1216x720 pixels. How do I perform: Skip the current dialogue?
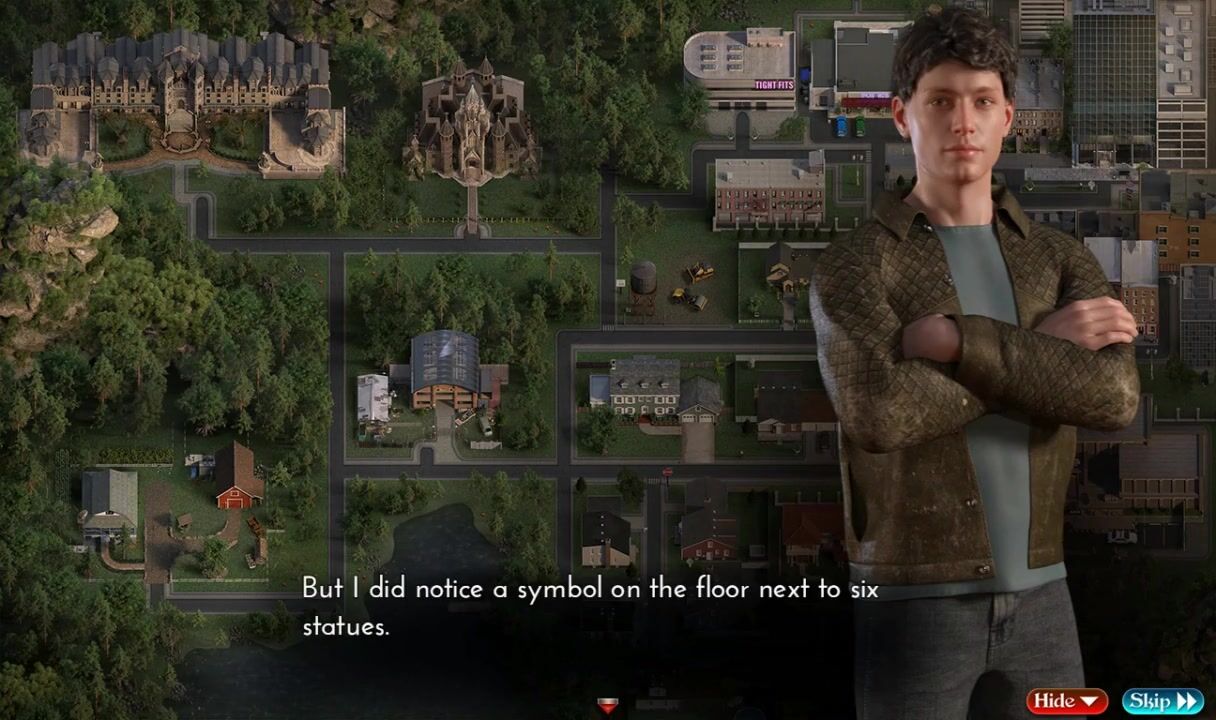click(1162, 701)
